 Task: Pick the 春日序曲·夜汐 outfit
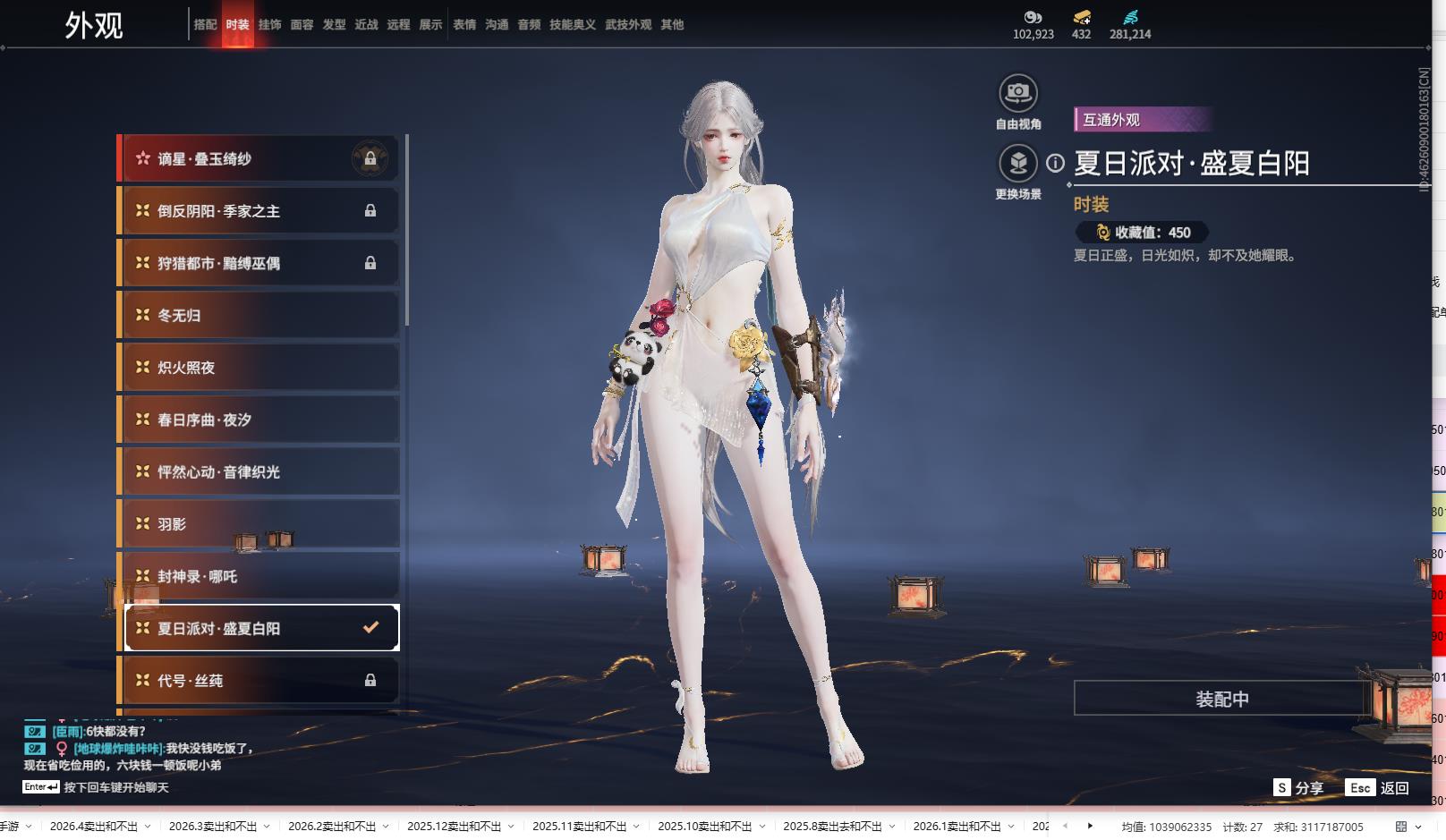(x=259, y=420)
